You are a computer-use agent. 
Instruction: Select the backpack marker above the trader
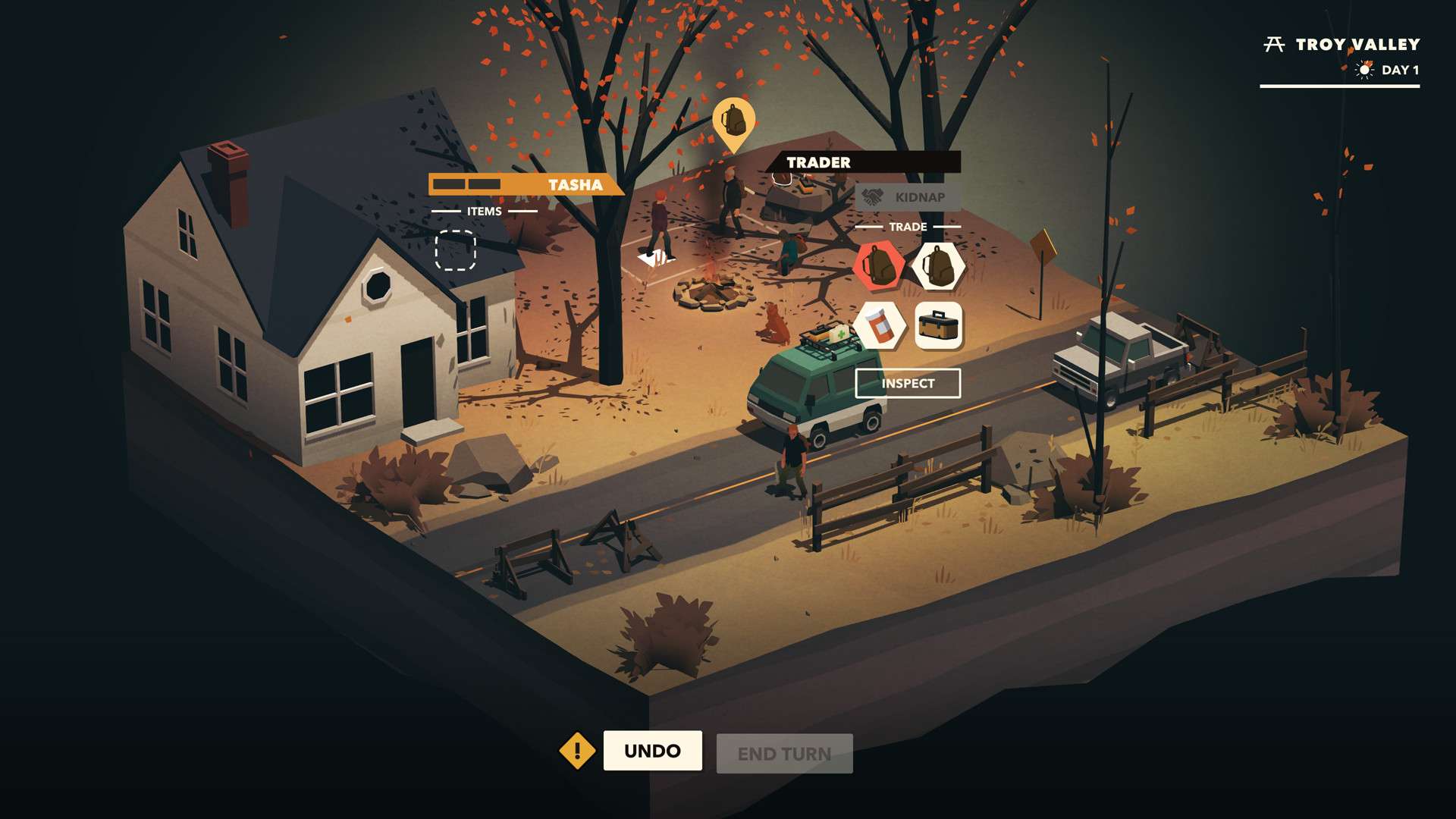733,121
